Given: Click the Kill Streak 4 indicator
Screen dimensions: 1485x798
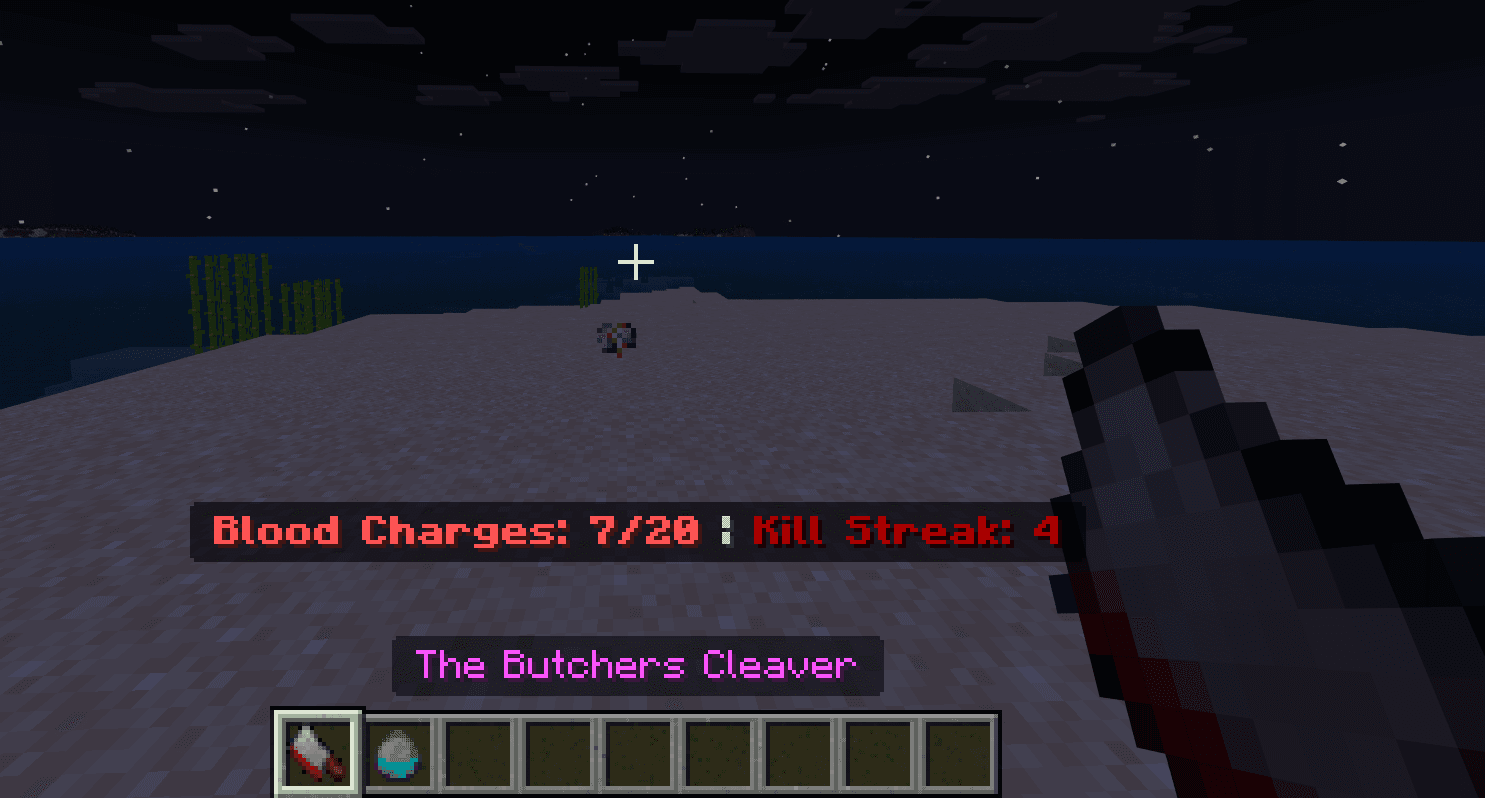Looking at the screenshot, I should click(905, 531).
